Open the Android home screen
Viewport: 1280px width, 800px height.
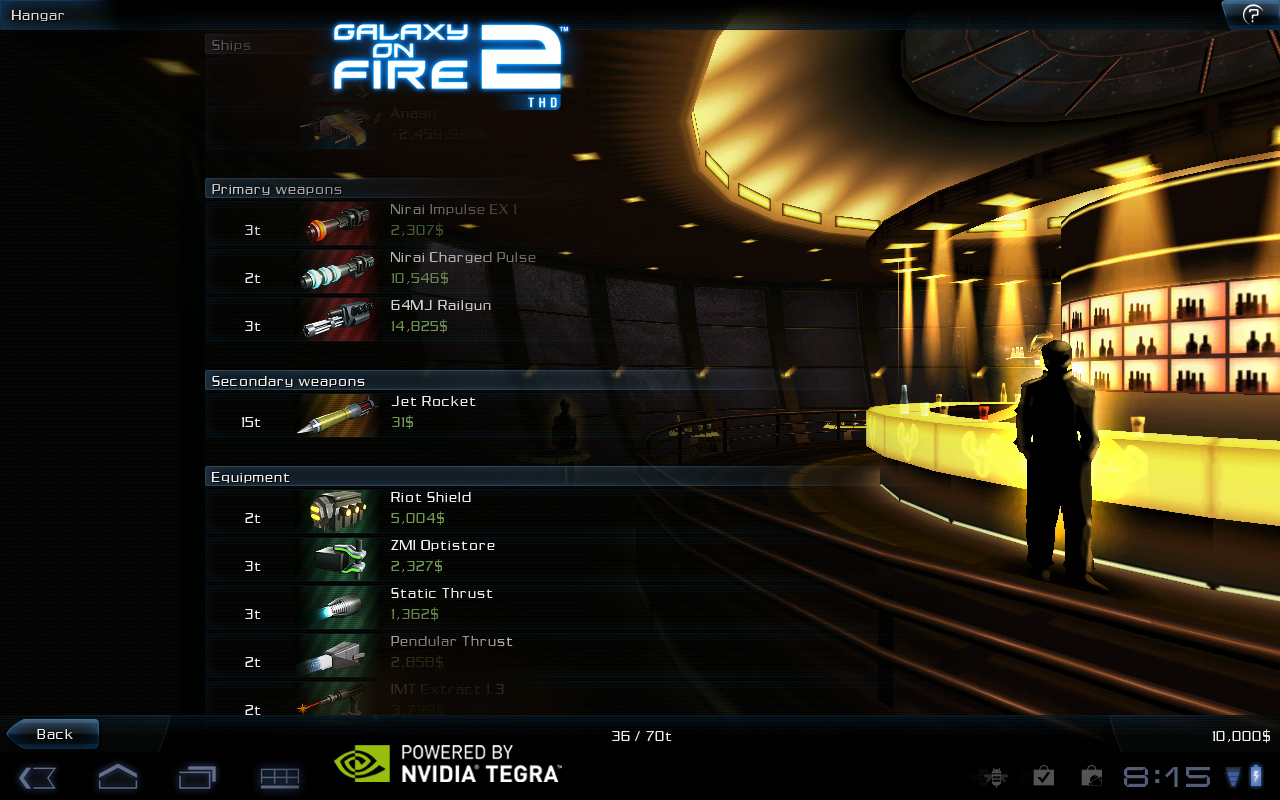(x=117, y=777)
